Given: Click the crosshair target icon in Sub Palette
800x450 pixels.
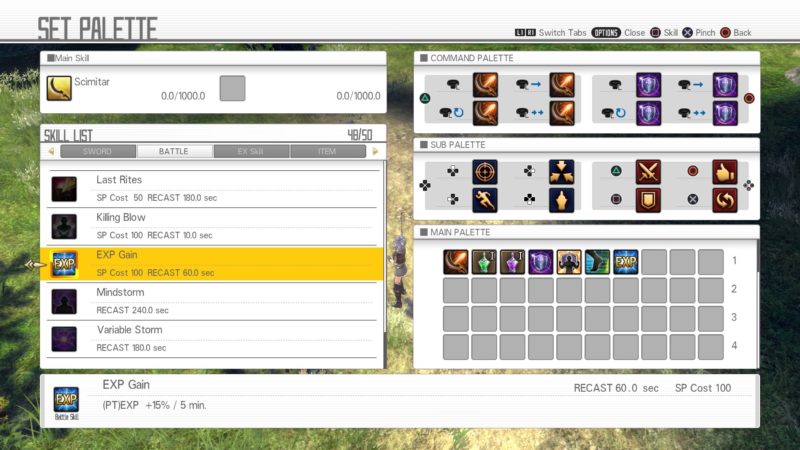Looking at the screenshot, I should 485,172.
